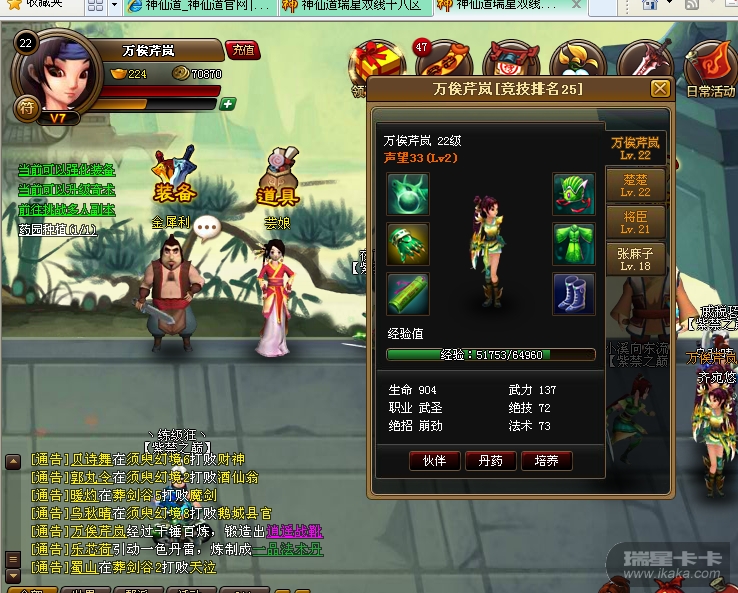Click the green plus button beside the energy bar
738x593 pixels.
click(x=228, y=104)
